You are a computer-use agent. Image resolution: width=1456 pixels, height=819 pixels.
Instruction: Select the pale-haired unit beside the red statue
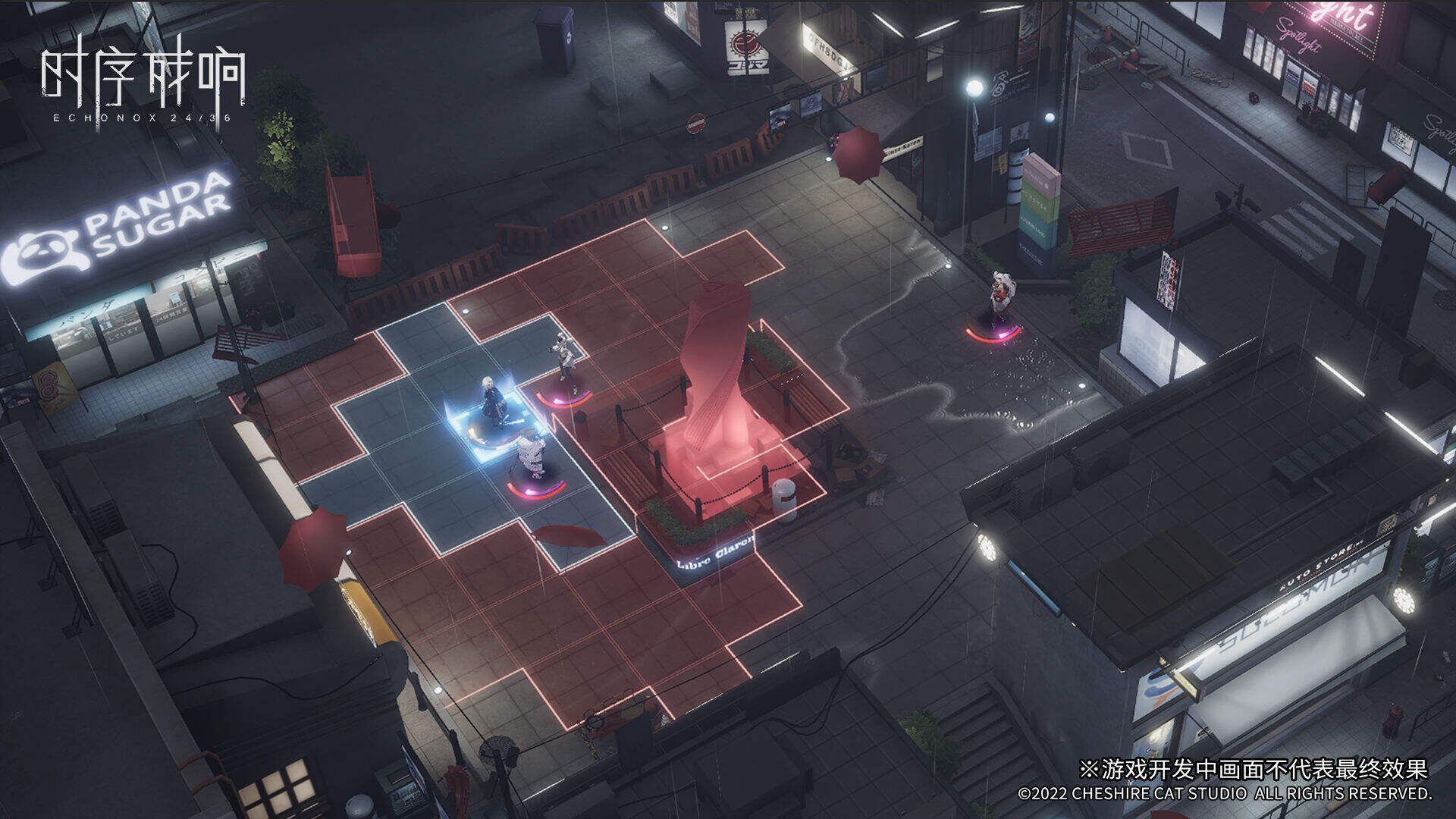566,360
